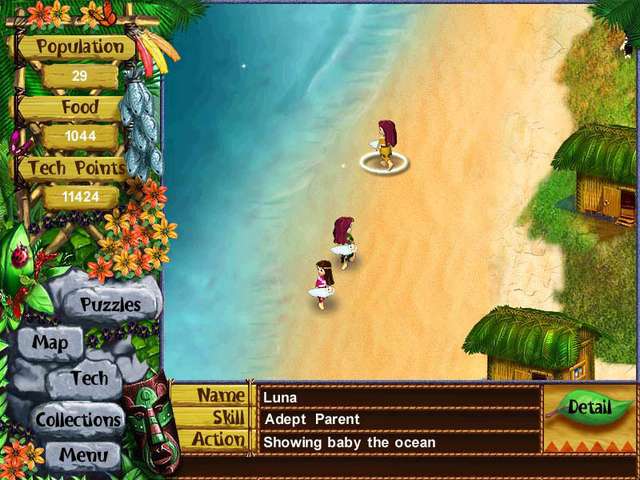Select the highlighted villager Luna

[x=385, y=145]
